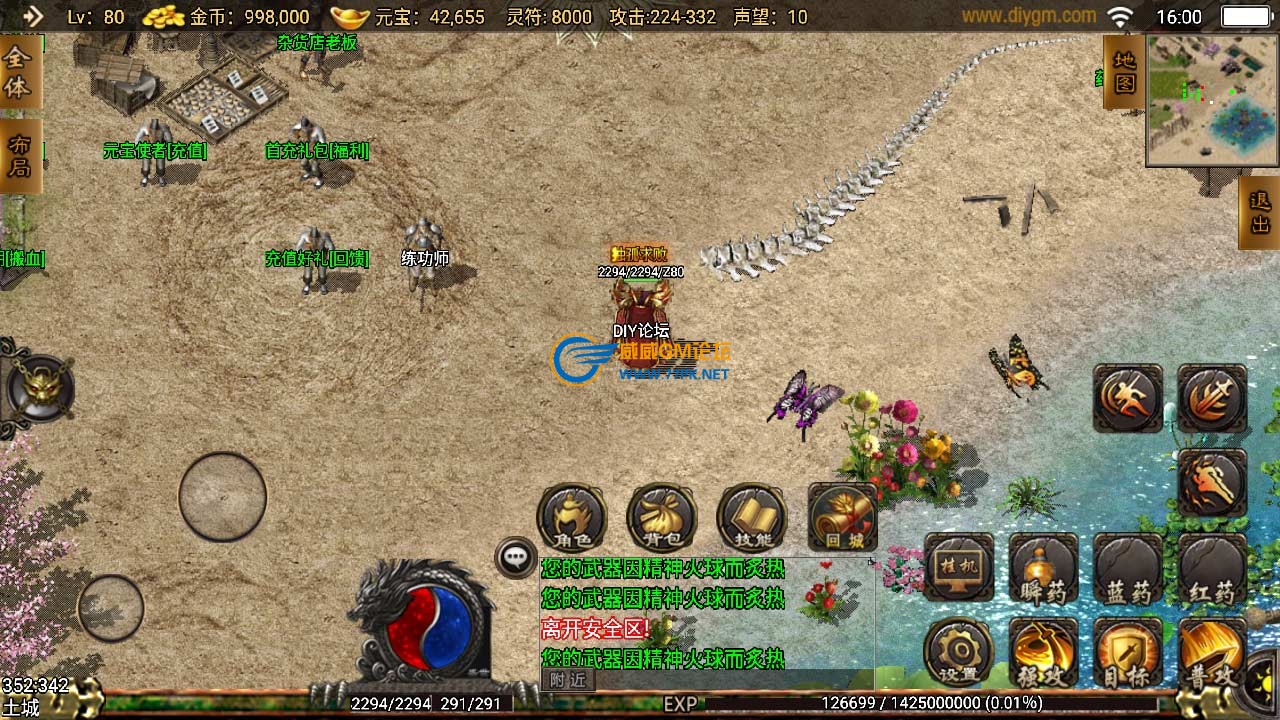1280x720 pixels.
Task: Select the 目标 target button
Action: click(x=1128, y=653)
